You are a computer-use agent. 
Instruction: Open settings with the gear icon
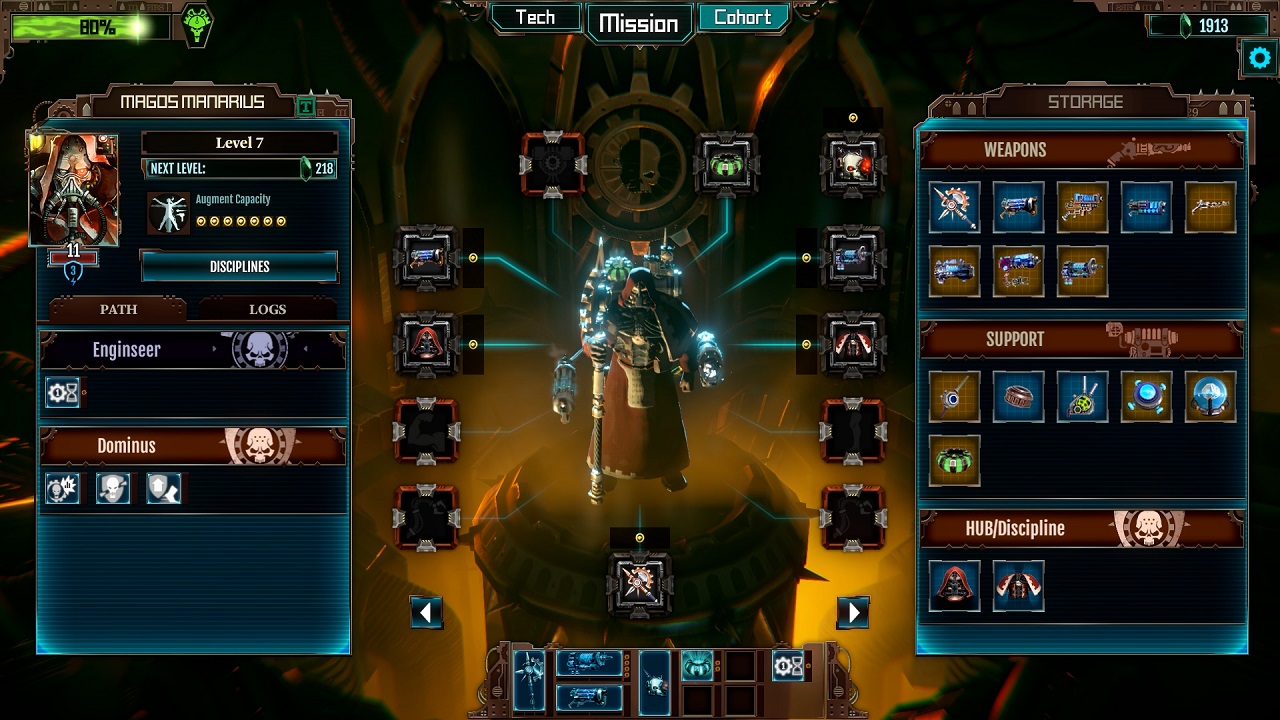[1259, 58]
